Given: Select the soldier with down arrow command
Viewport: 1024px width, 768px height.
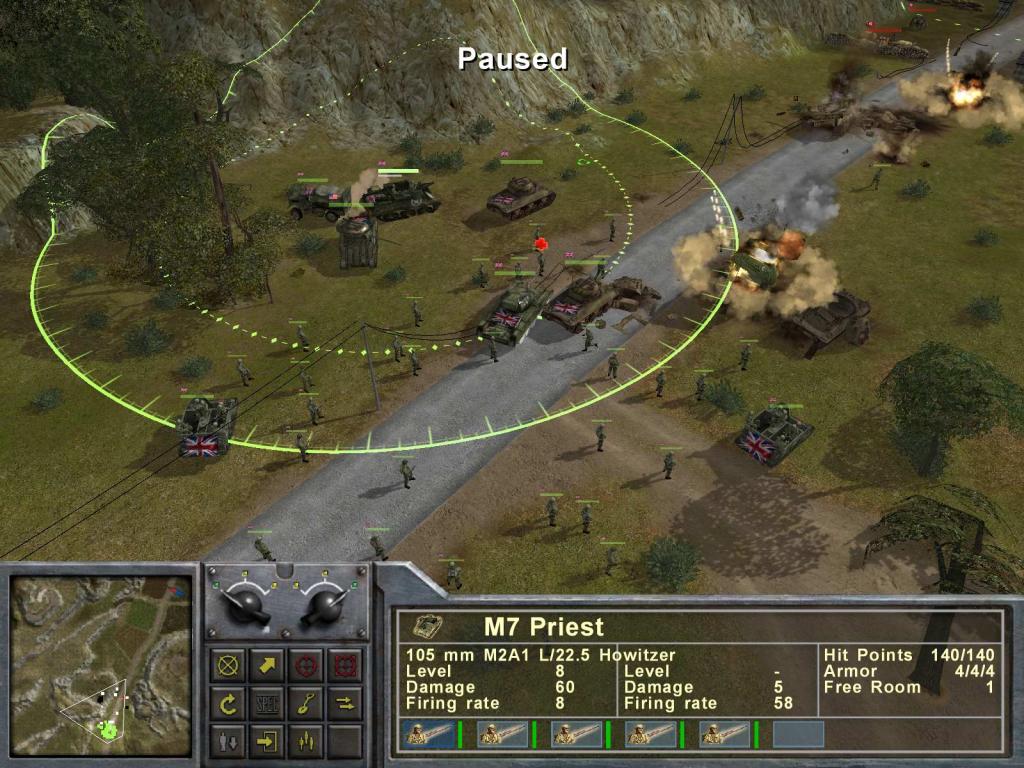Looking at the screenshot, I should tap(229, 741).
